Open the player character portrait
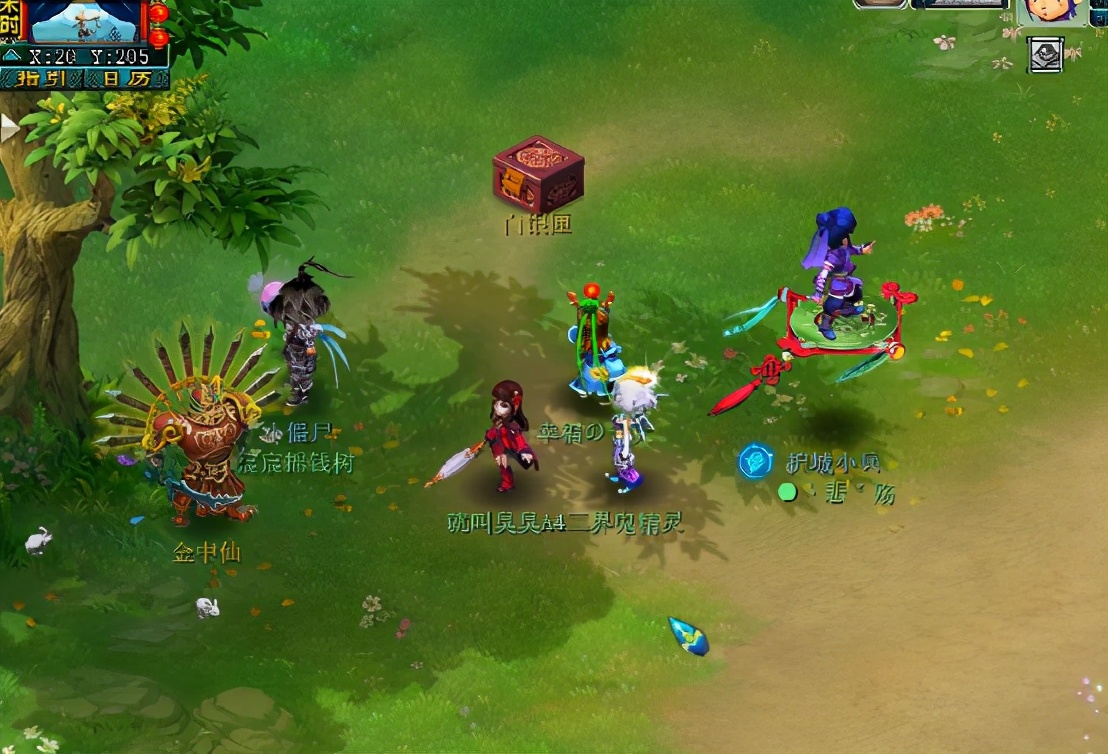 pos(1054,11)
